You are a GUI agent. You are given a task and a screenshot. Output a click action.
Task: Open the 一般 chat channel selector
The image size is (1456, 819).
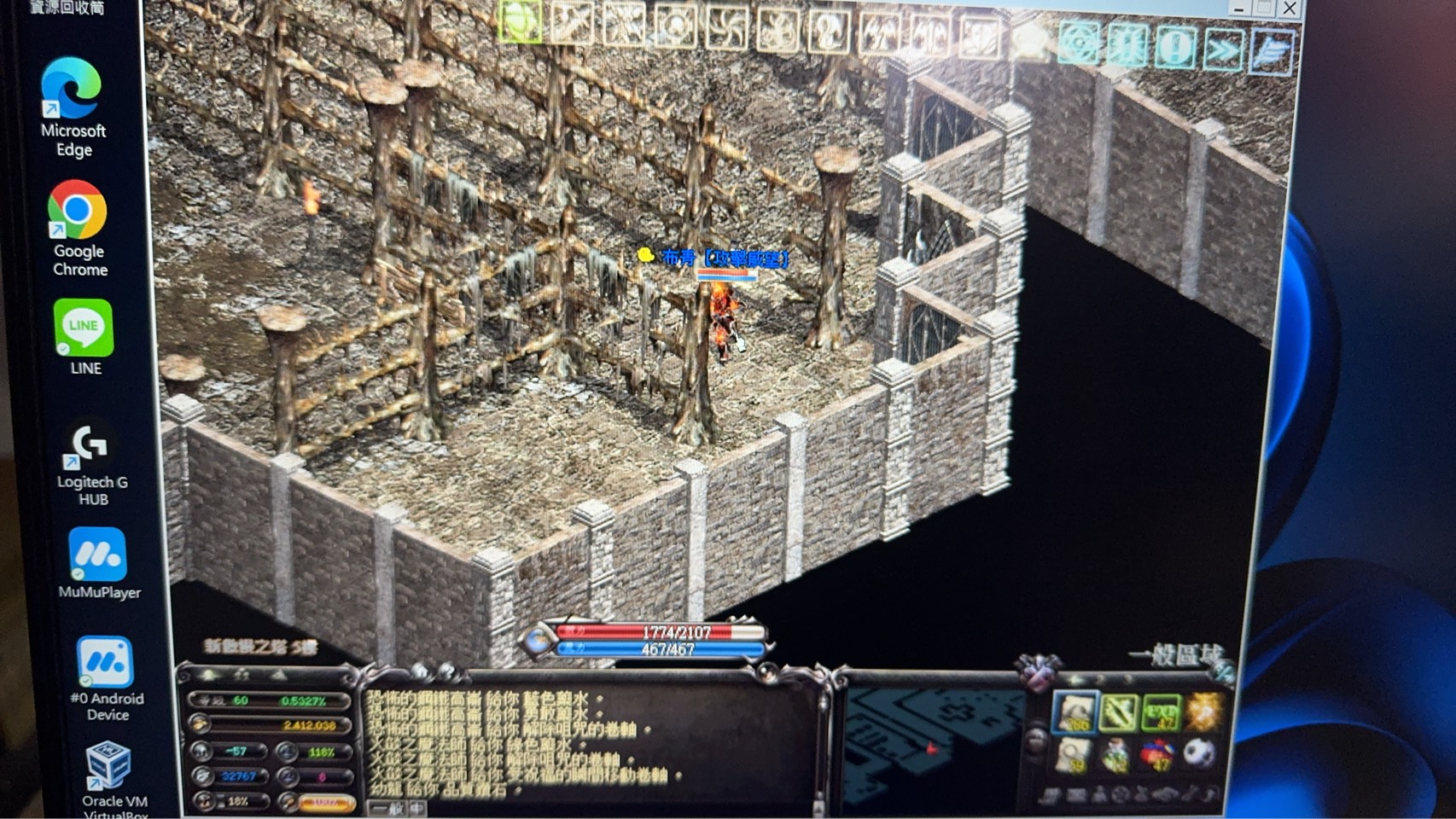388,809
